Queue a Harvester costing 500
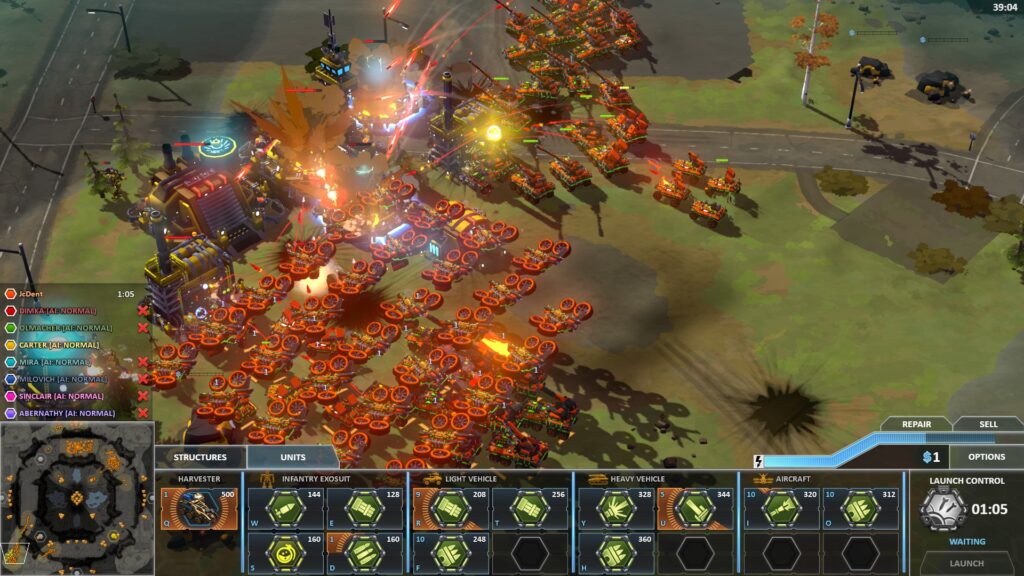The image size is (1024, 576). point(200,509)
